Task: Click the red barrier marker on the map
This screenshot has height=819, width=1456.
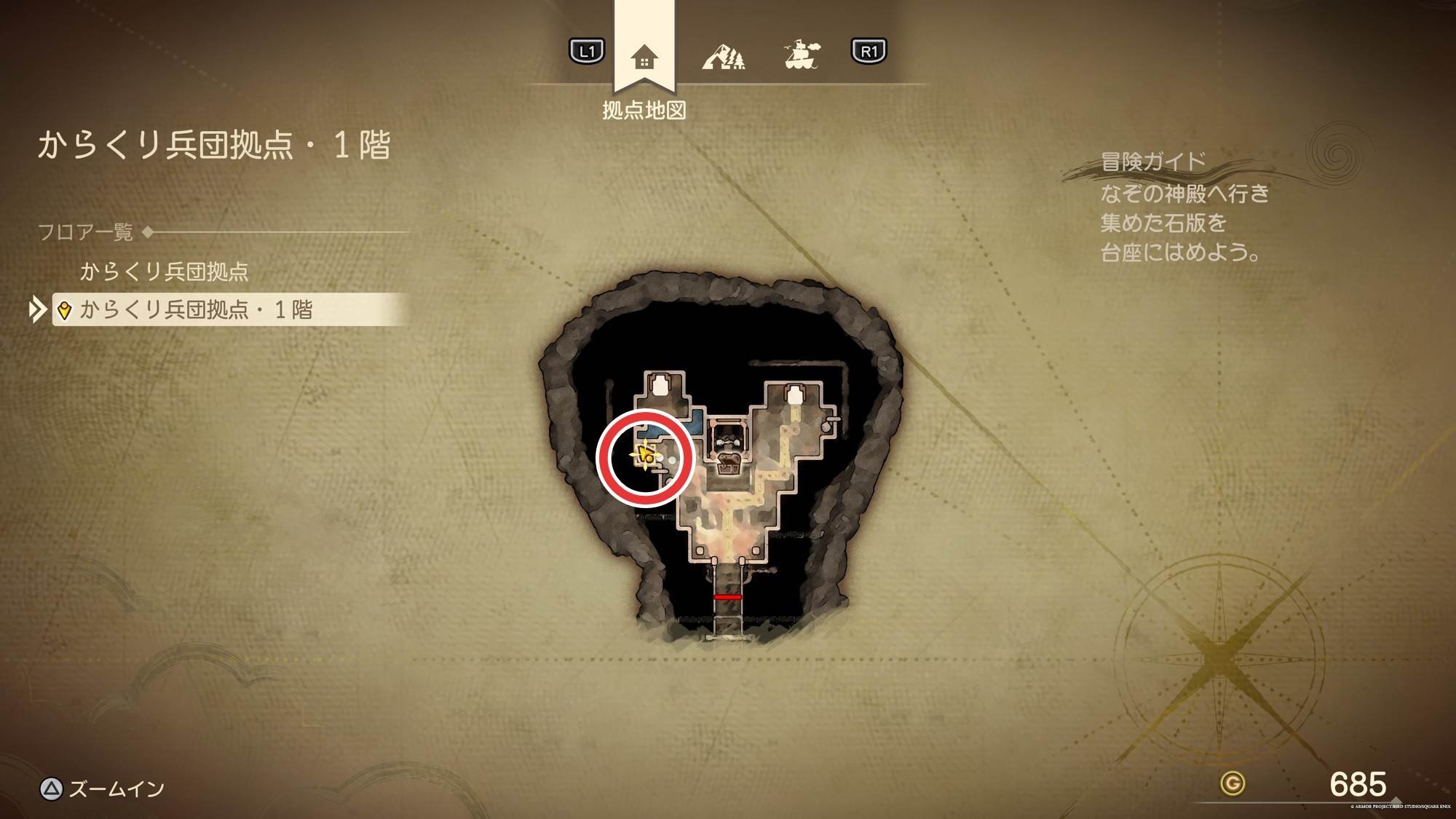Action: pos(727,597)
